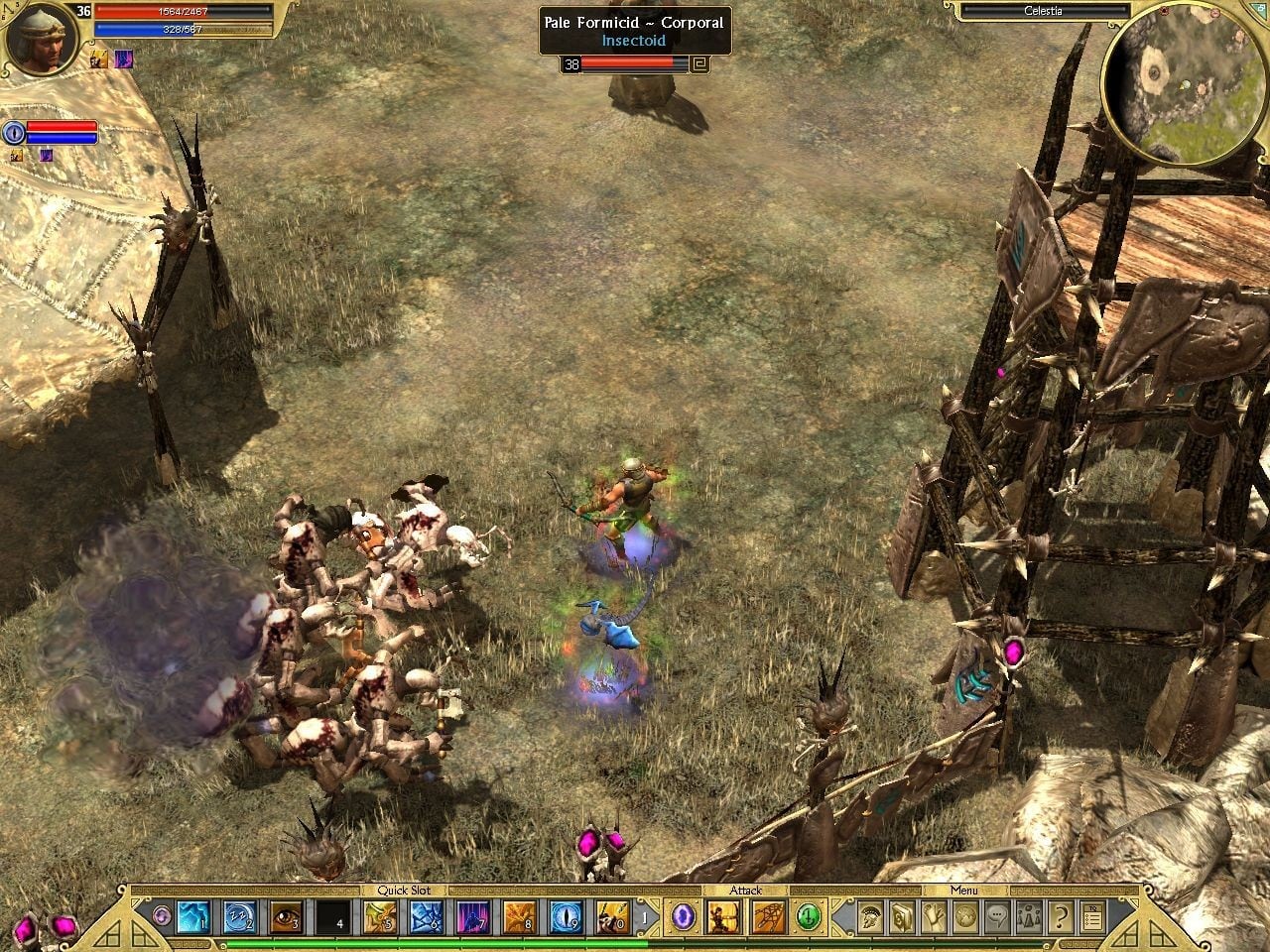Image resolution: width=1270 pixels, height=952 pixels.
Task: Choose the archer bow attack skill
Action: coord(721,917)
